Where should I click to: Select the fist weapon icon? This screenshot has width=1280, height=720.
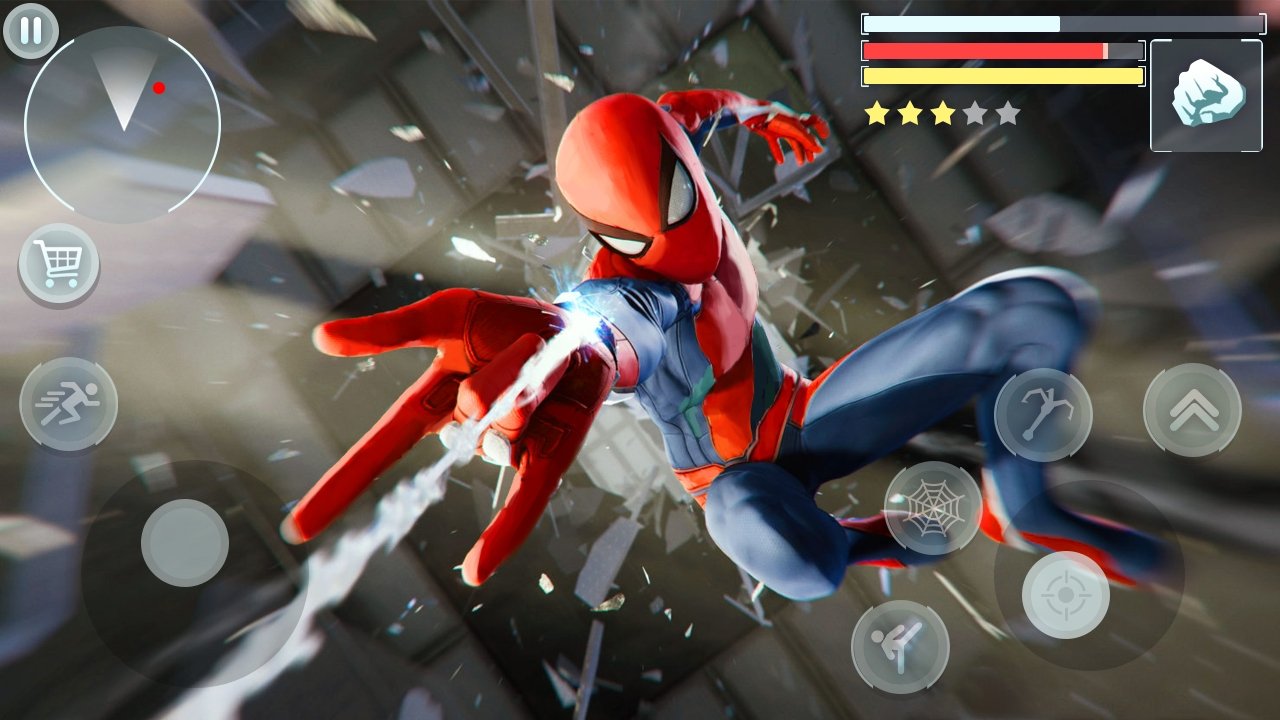click(1206, 95)
